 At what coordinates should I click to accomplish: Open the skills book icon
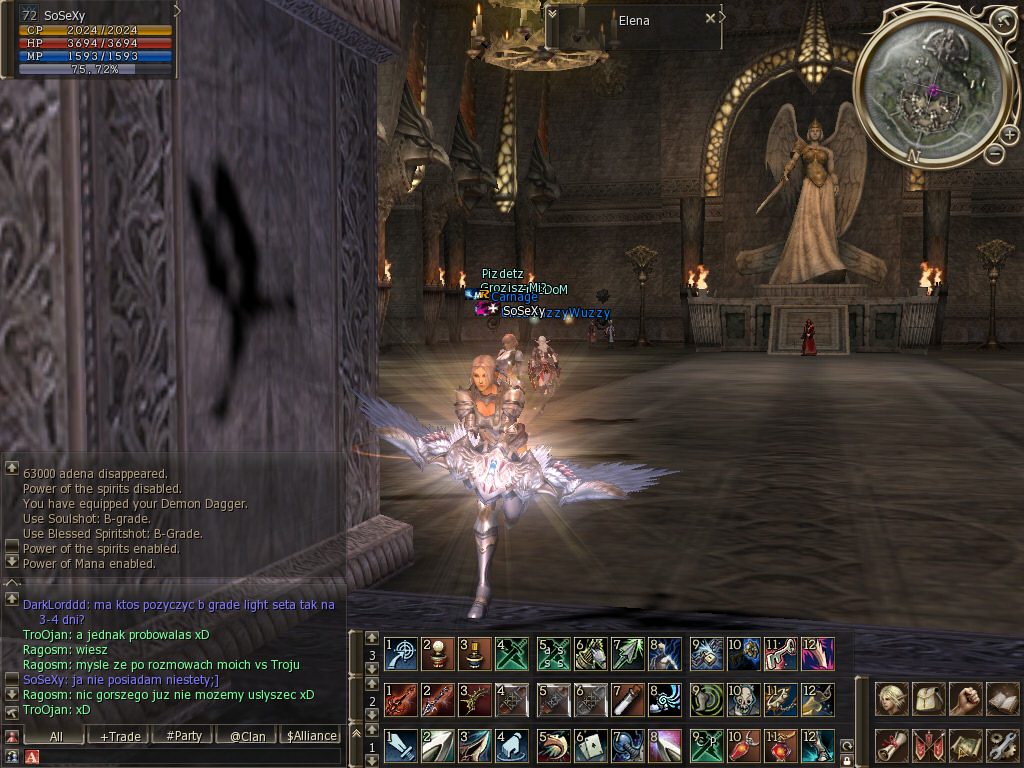pyautogui.click(x=1002, y=699)
